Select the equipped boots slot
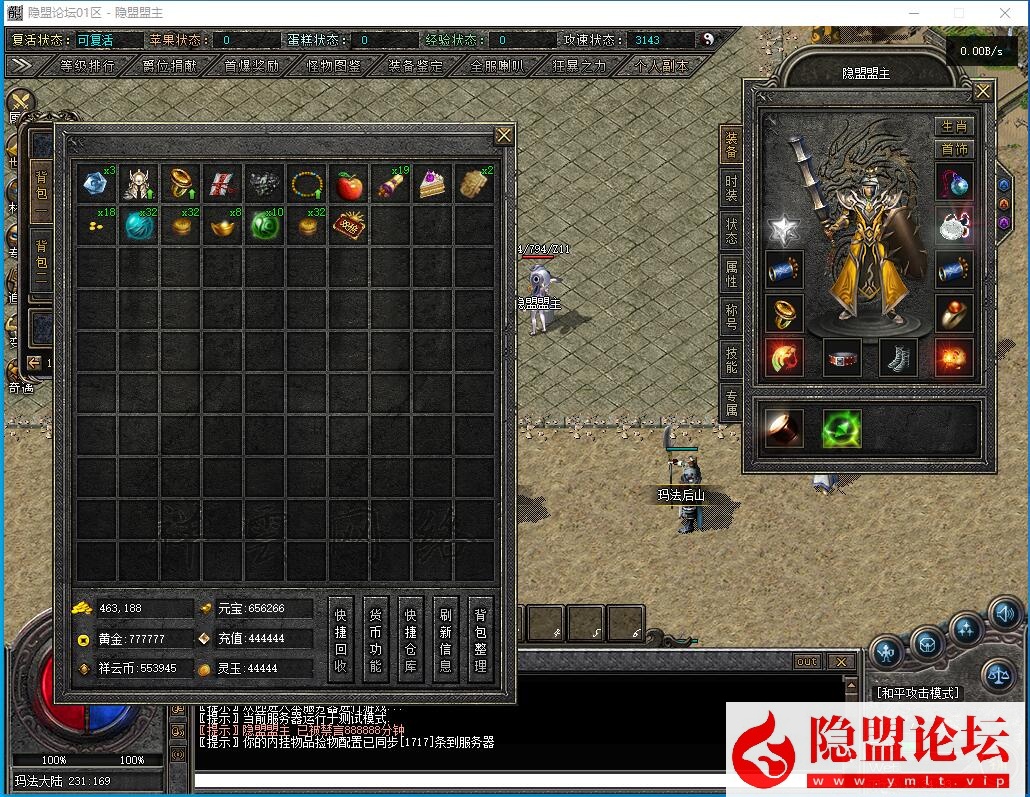Screen dimensions: 1030x797 (x=898, y=358)
